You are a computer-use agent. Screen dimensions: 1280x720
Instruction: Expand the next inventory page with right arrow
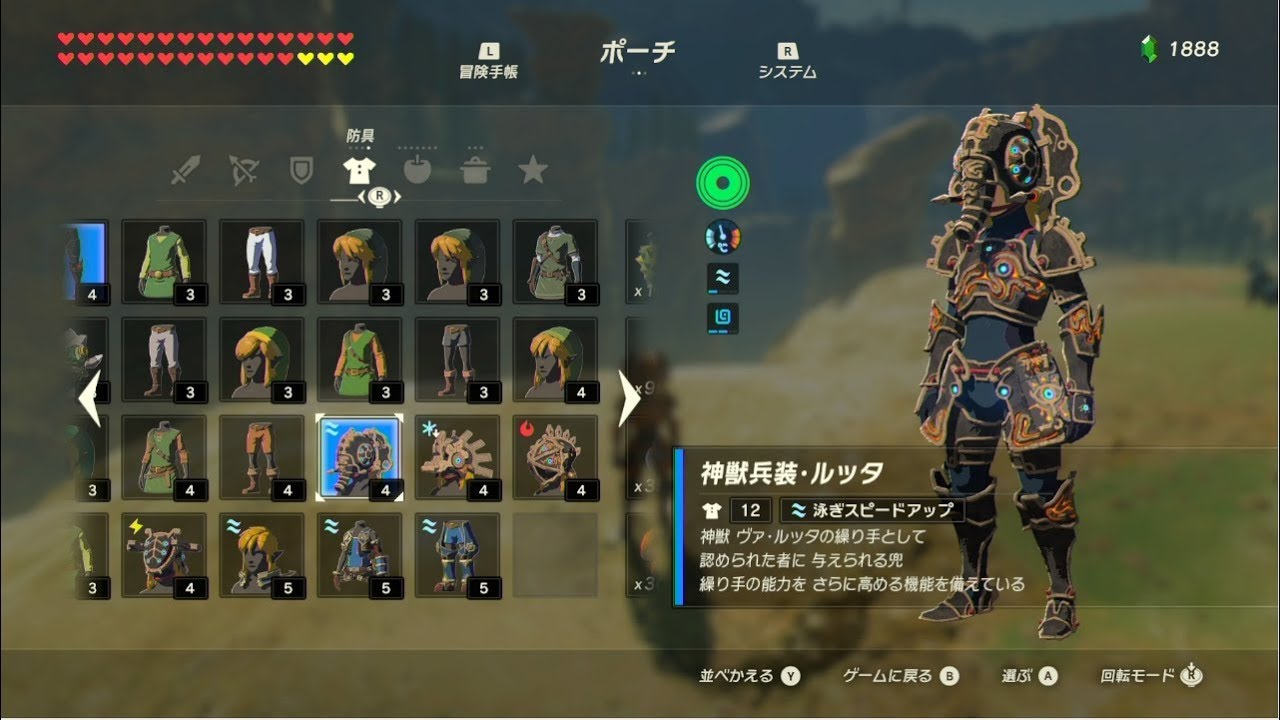click(629, 397)
